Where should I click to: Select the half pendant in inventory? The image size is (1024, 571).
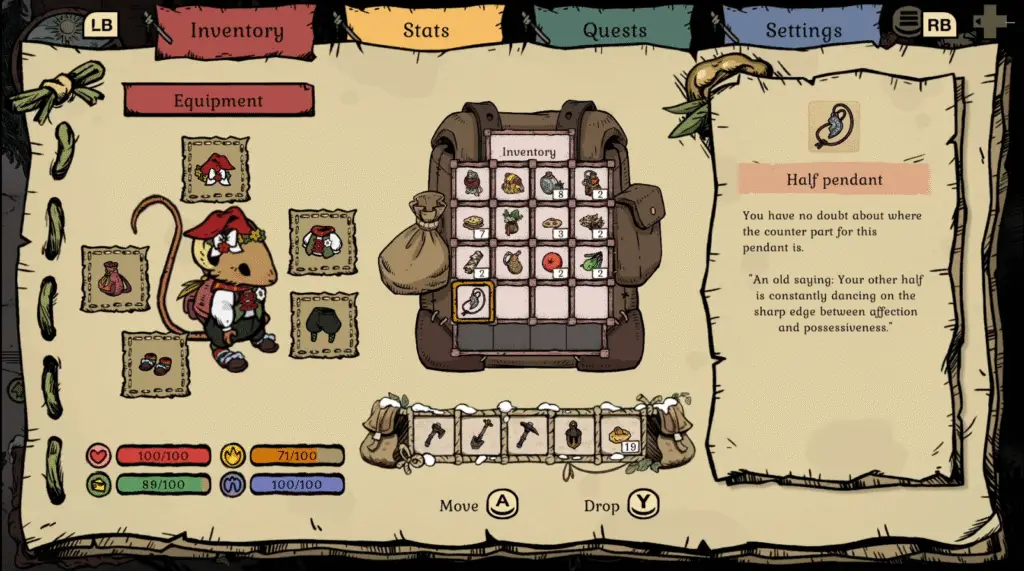473,301
